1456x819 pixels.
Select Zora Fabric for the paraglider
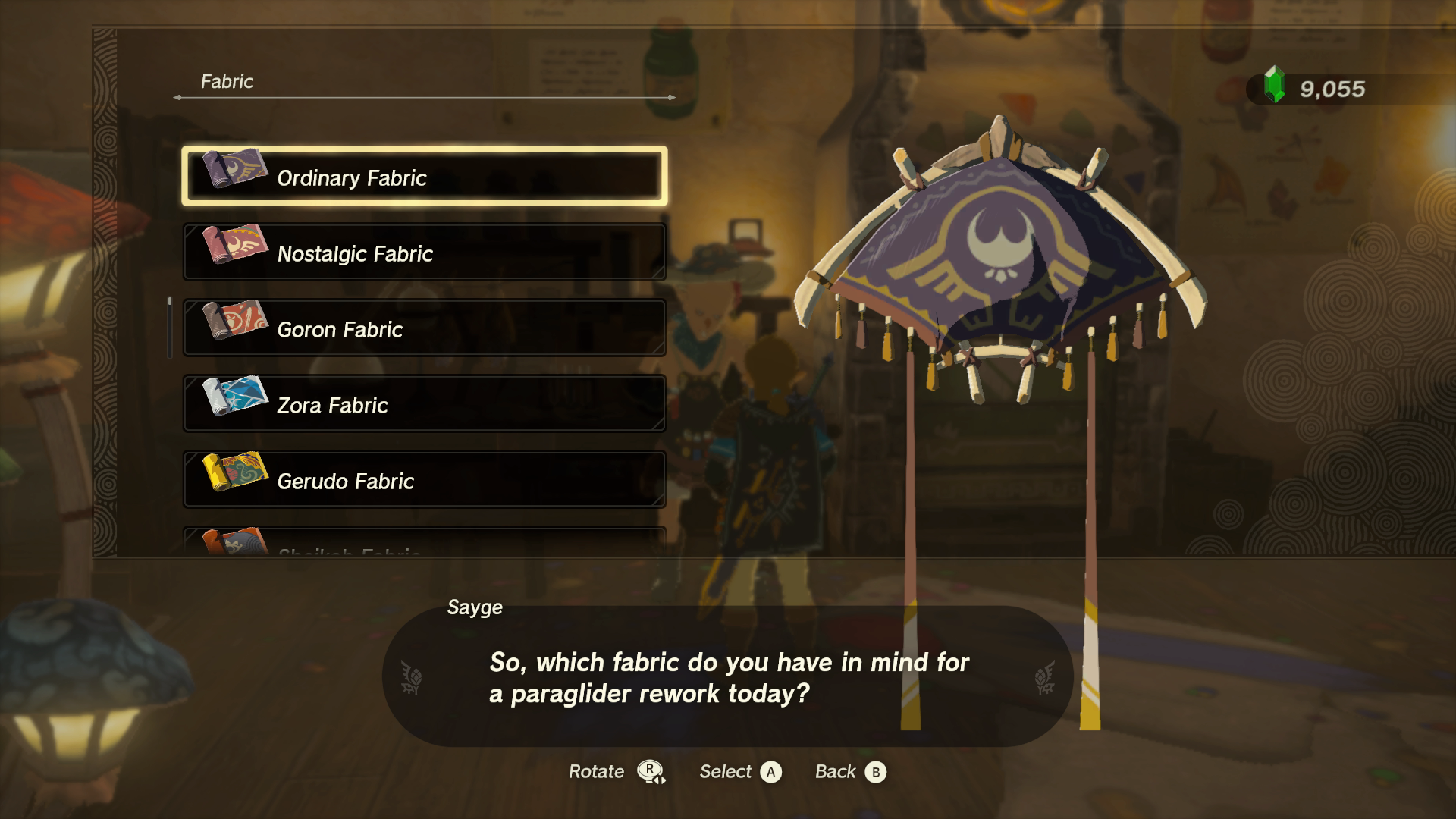click(x=425, y=404)
